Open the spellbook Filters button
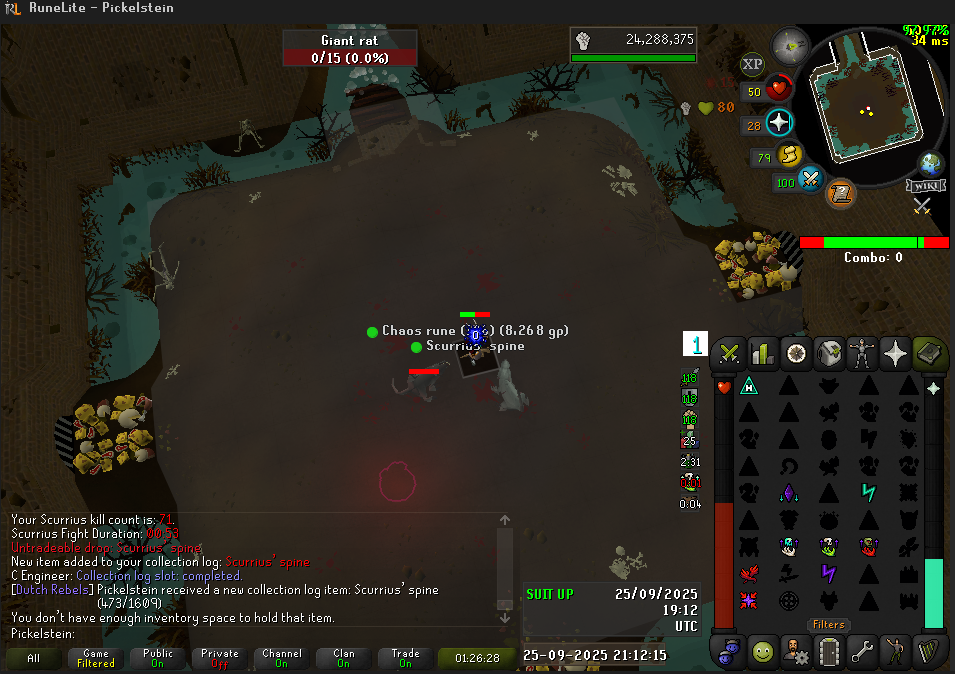The width and height of the screenshot is (955, 674). click(829, 624)
